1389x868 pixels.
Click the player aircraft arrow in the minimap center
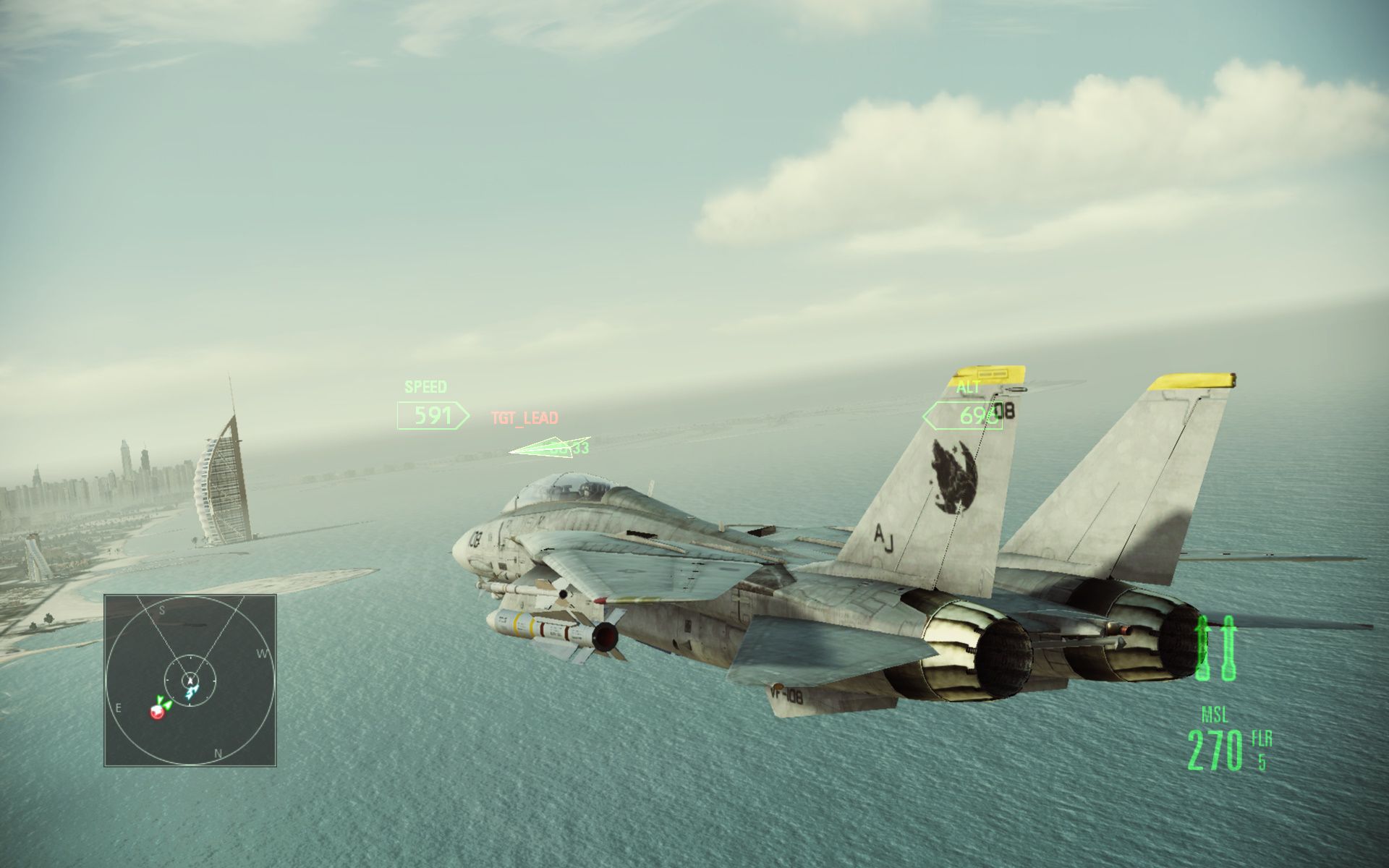(x=190, y=681)
